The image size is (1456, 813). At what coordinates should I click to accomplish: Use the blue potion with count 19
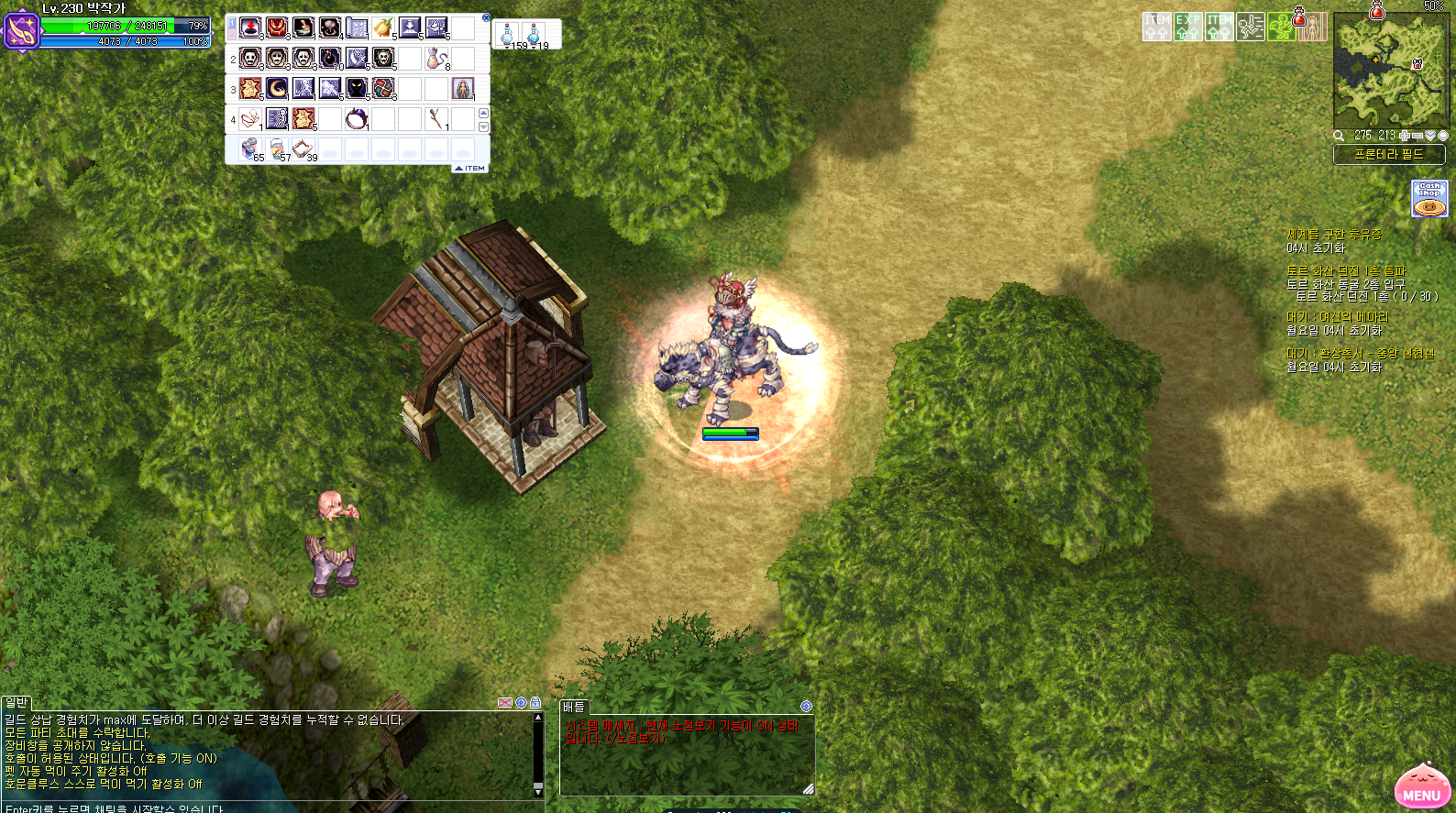click(535, 35)
